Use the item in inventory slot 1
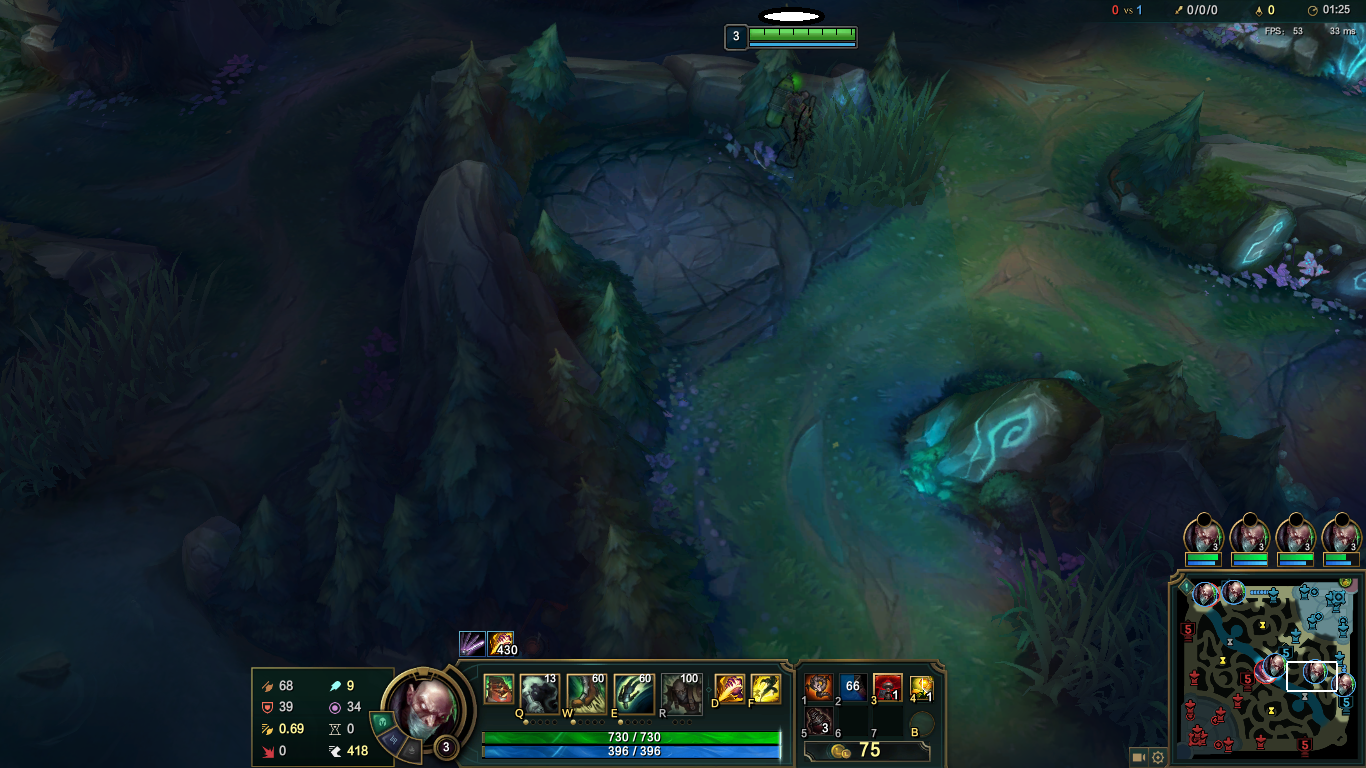 tap(819, 687)
